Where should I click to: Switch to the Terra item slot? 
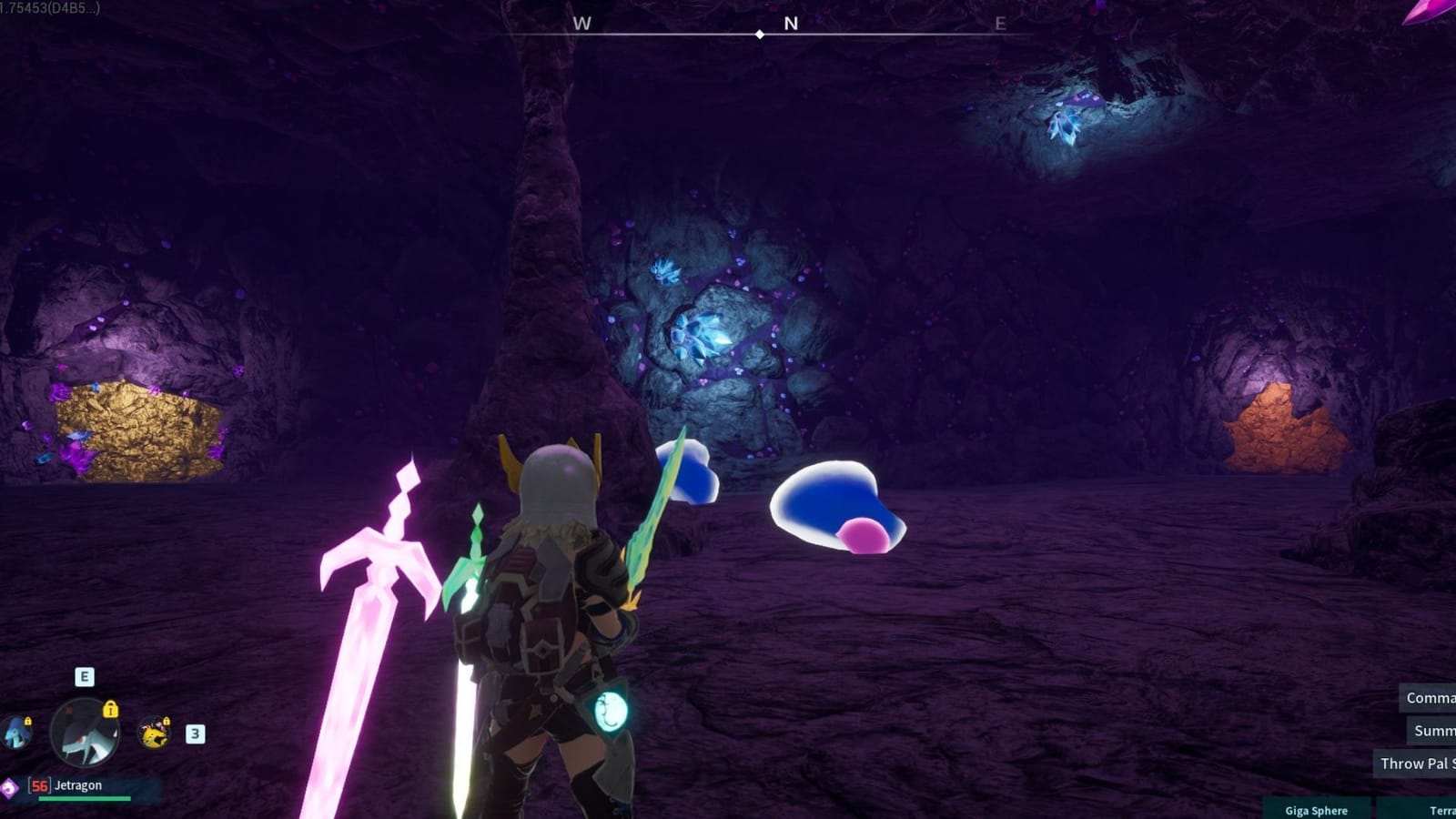(1442, 811)
